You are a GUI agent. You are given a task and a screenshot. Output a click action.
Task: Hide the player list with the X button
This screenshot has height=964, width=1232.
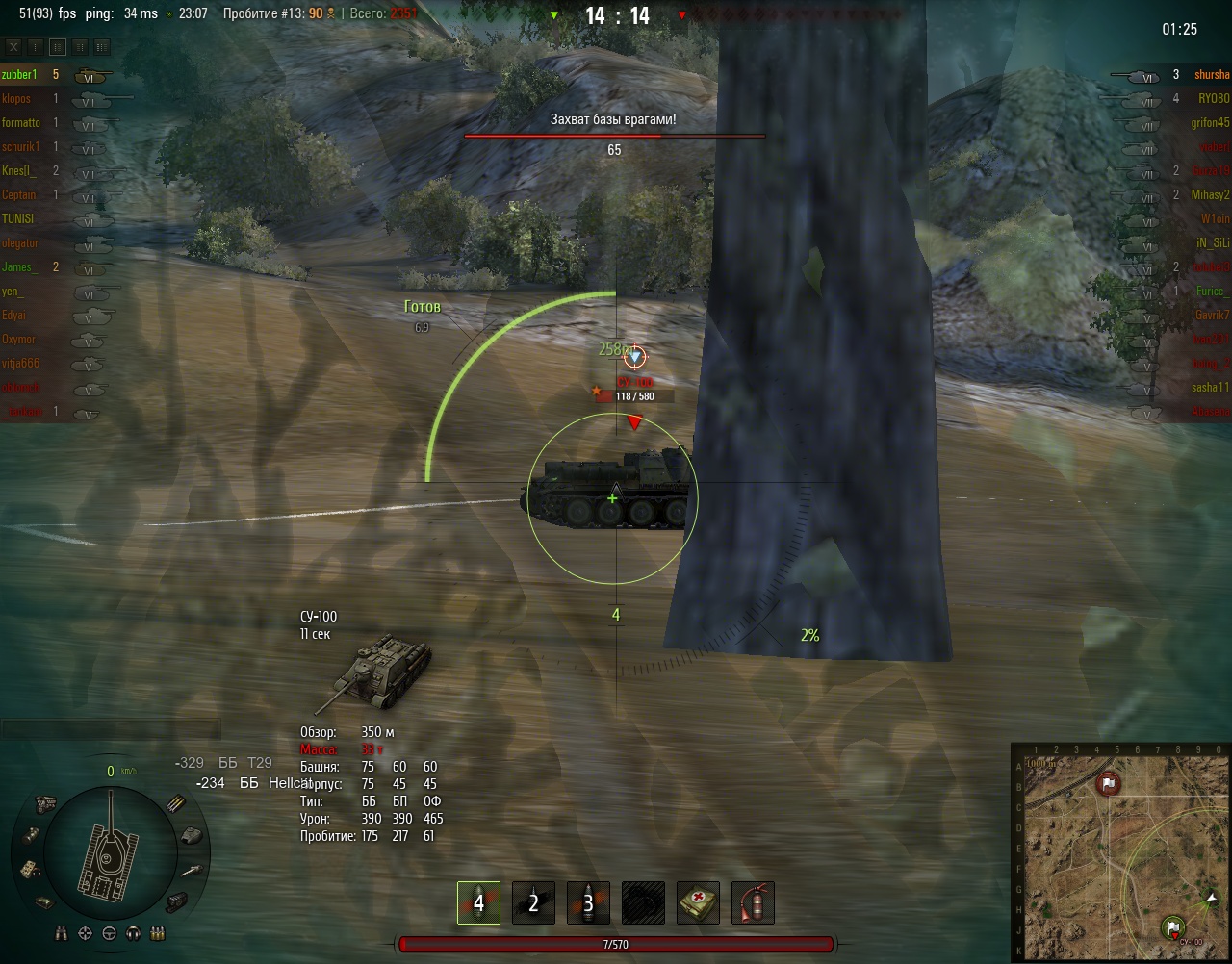pos(13,46)
